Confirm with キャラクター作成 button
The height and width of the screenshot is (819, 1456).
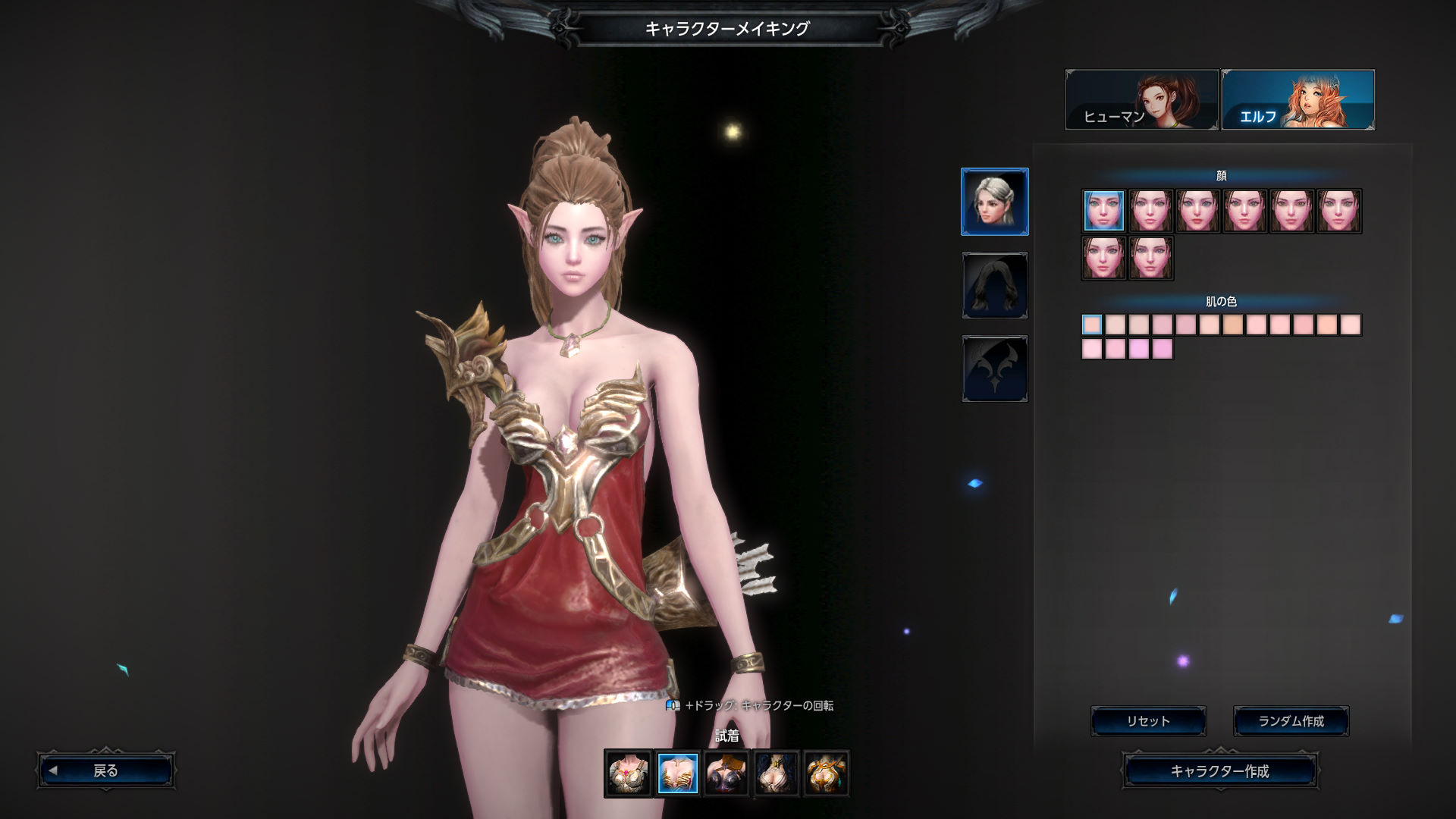(x=1219, y=771)
